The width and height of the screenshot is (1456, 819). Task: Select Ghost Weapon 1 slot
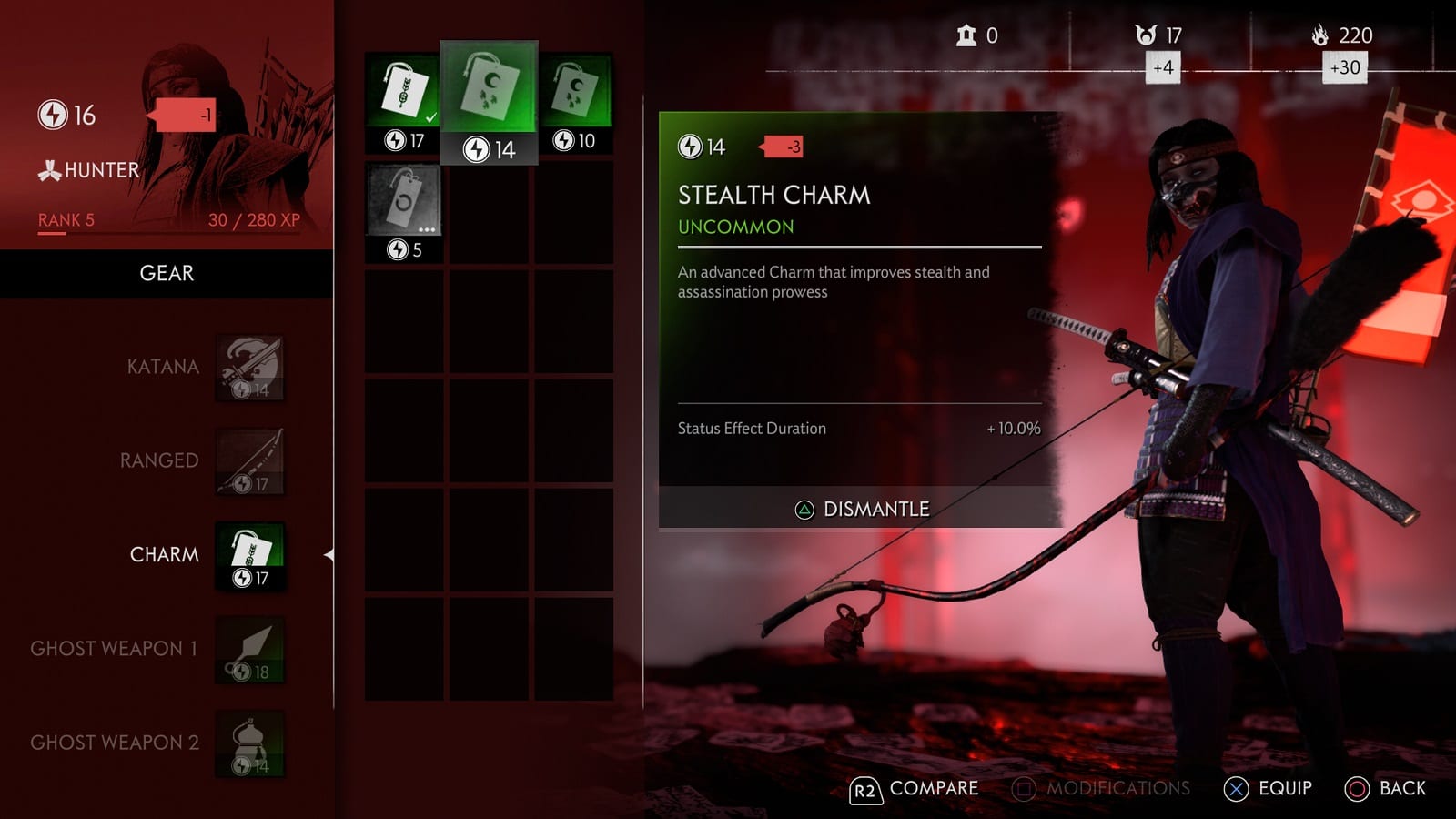[x=249, y=650]
